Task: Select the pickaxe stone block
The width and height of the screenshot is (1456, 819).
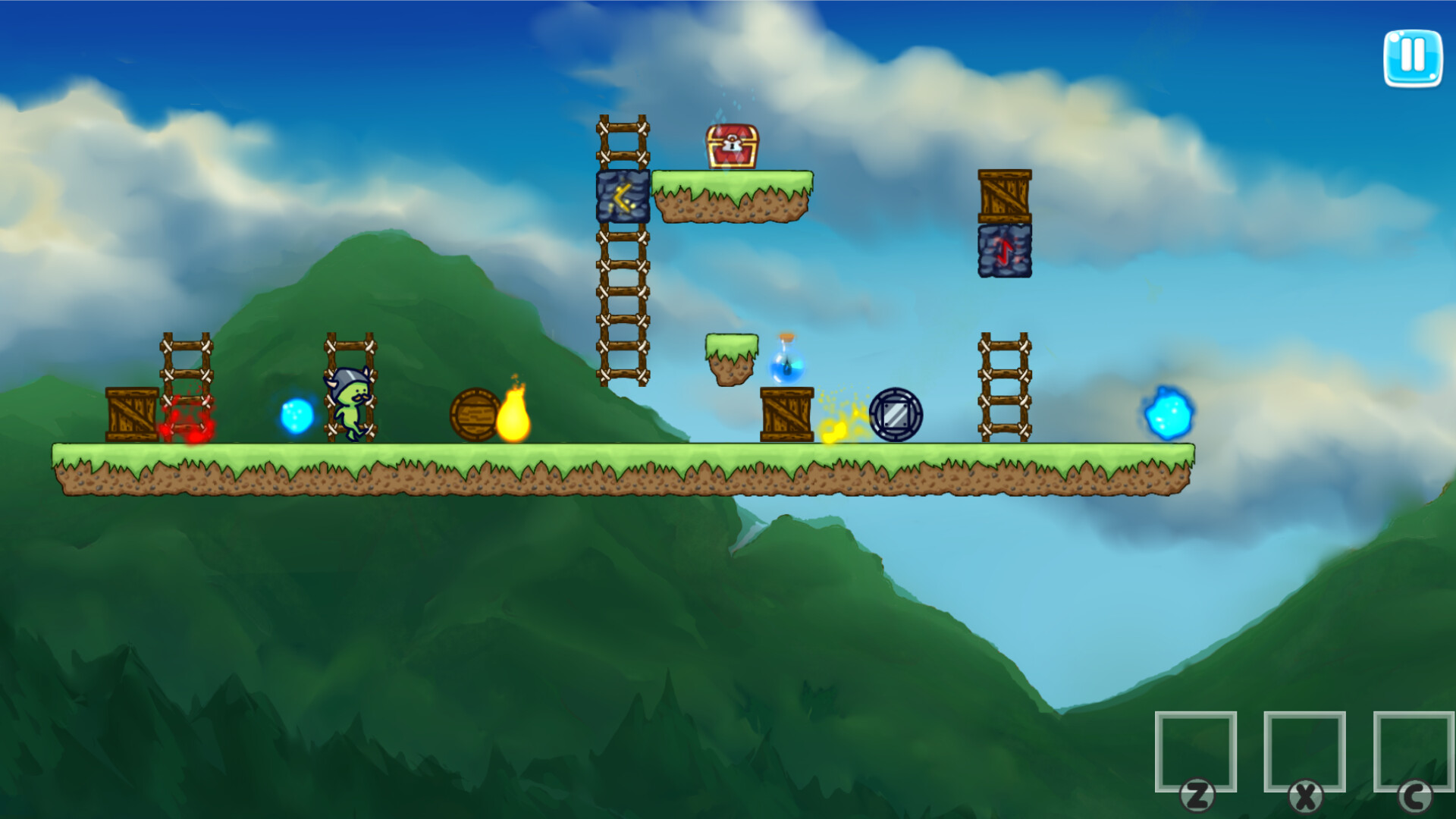Action: [x=622, y=196]
